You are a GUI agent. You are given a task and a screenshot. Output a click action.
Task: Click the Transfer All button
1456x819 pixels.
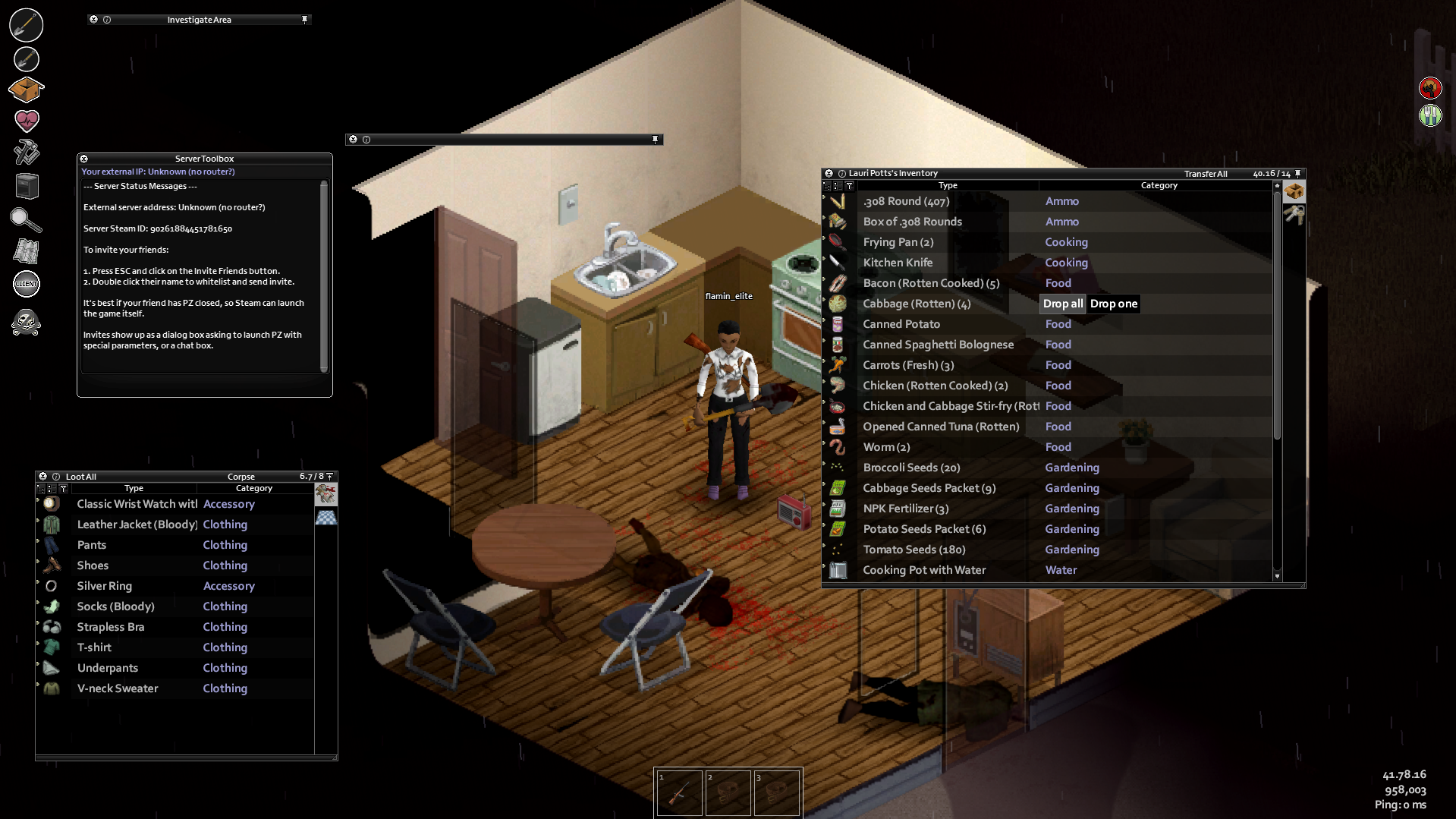(x=1206, y=174)
